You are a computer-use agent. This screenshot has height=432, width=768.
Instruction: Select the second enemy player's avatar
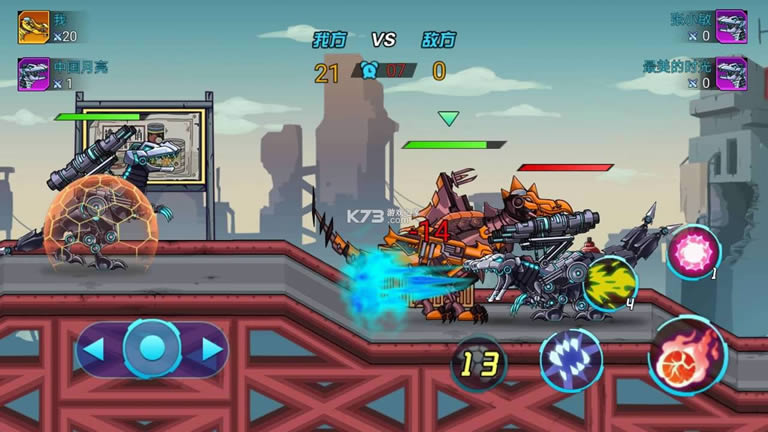[732, 74]
